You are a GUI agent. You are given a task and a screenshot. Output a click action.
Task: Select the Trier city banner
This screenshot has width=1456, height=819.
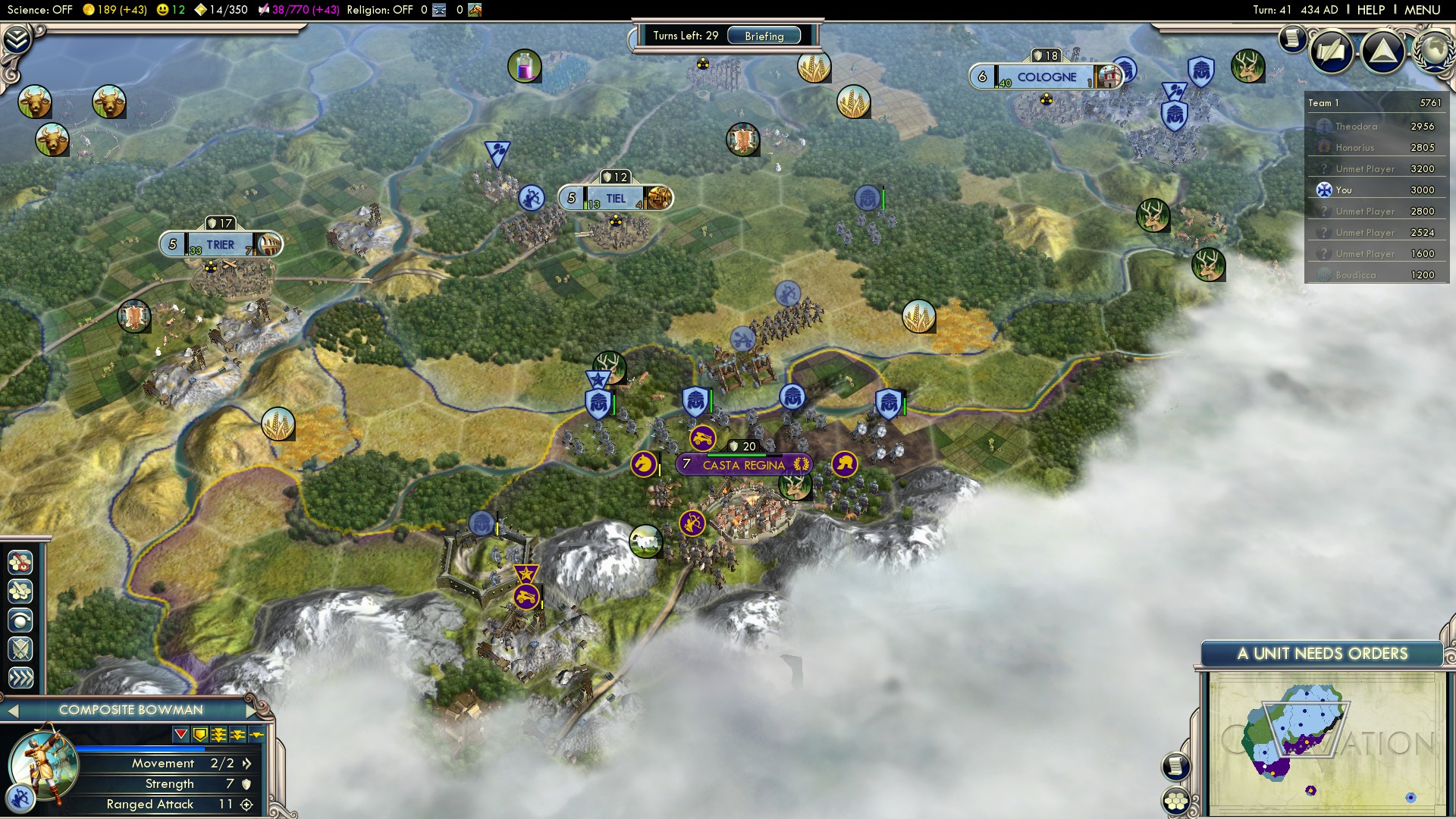[x=220, y=245]
